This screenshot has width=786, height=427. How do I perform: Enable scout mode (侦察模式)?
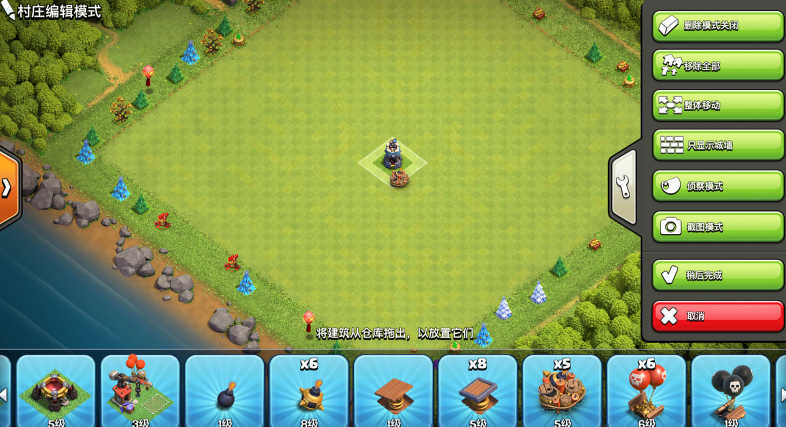(x=717, y=186)
